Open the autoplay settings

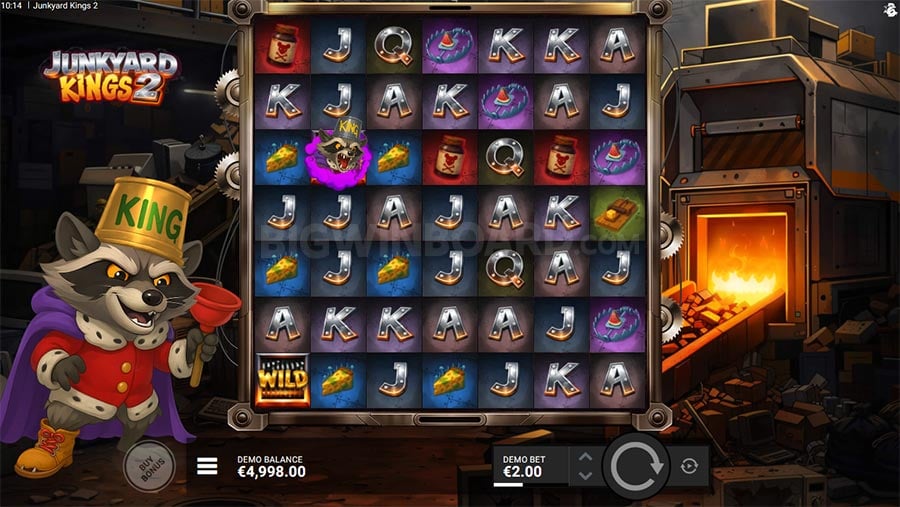coord(689,466)
